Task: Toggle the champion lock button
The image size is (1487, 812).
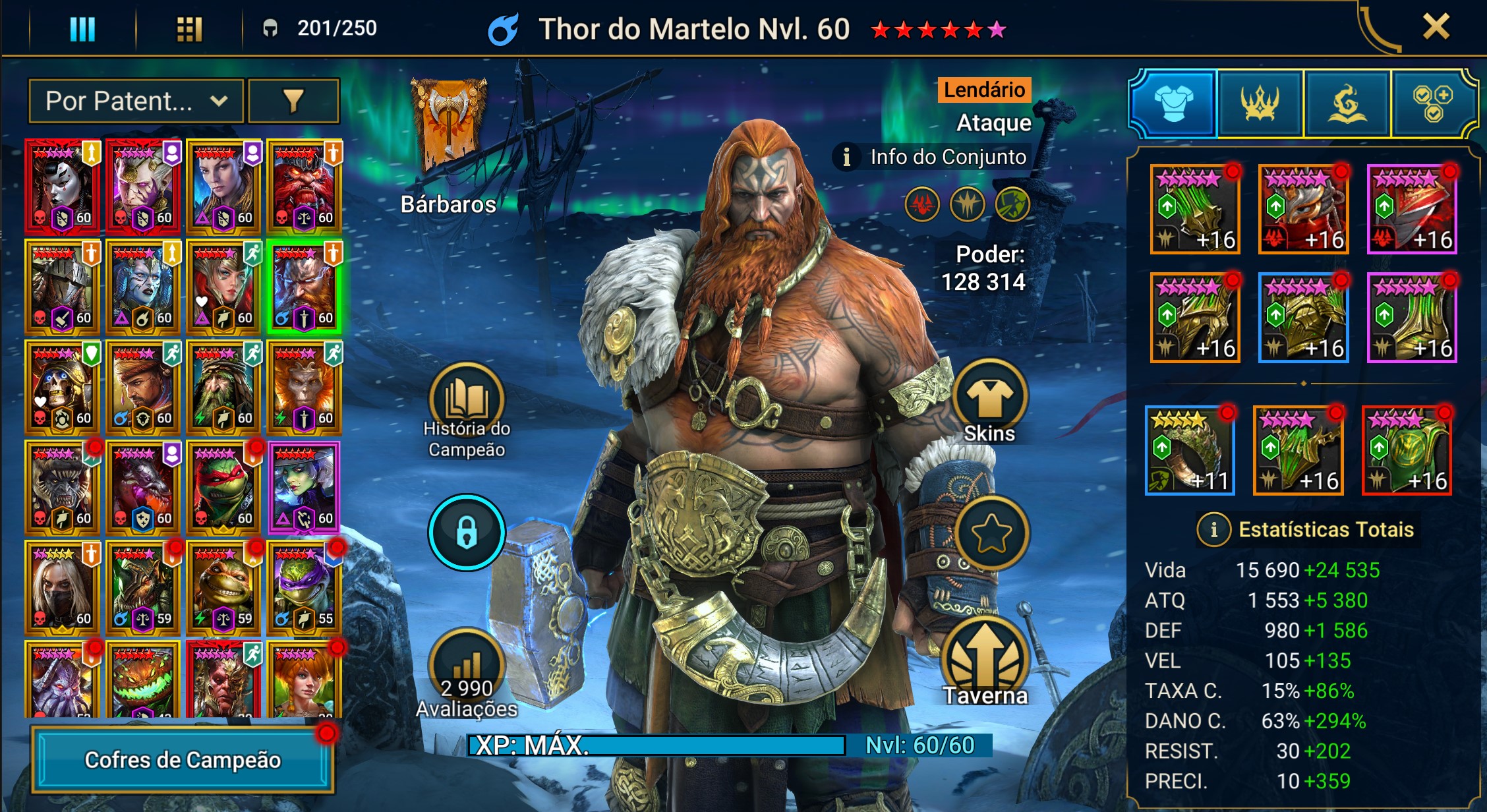Action: [x=467, y=532]
